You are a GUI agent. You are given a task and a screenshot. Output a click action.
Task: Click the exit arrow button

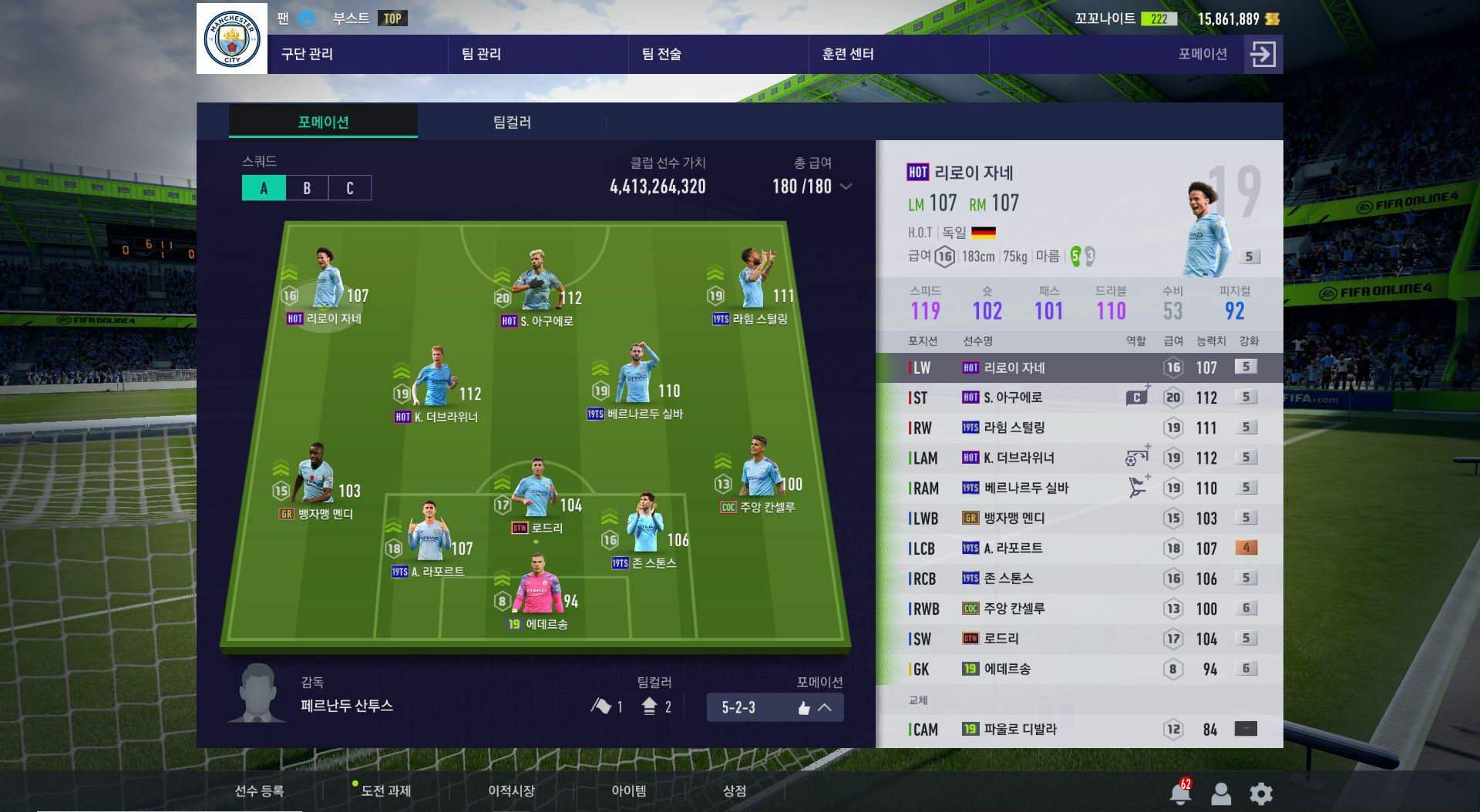click(1263, 54)
